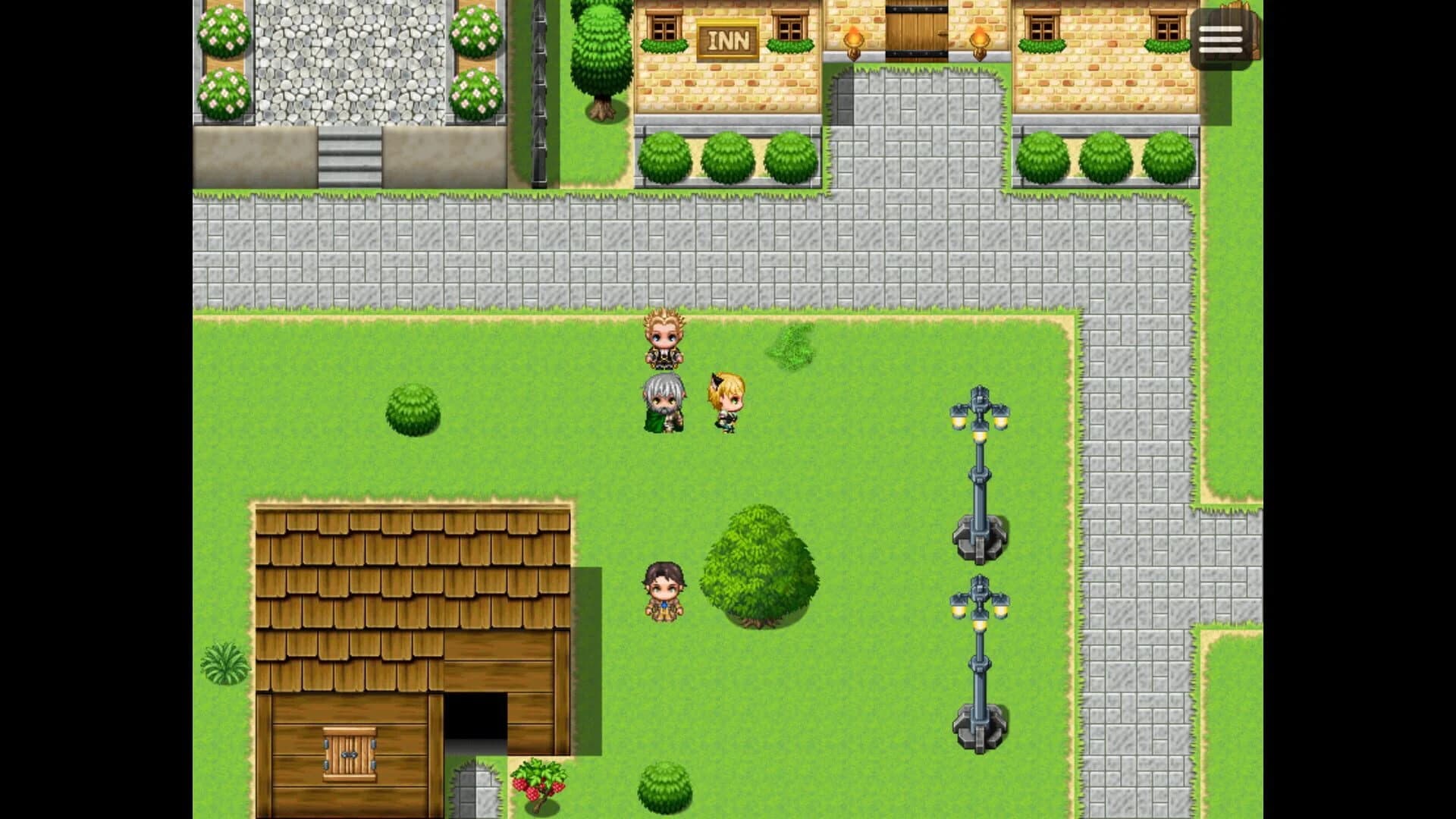This screenshot has width=1456, height=819.
Task: Open the hamburger menu in the top-right corner
Action: tap(1220, 38)
